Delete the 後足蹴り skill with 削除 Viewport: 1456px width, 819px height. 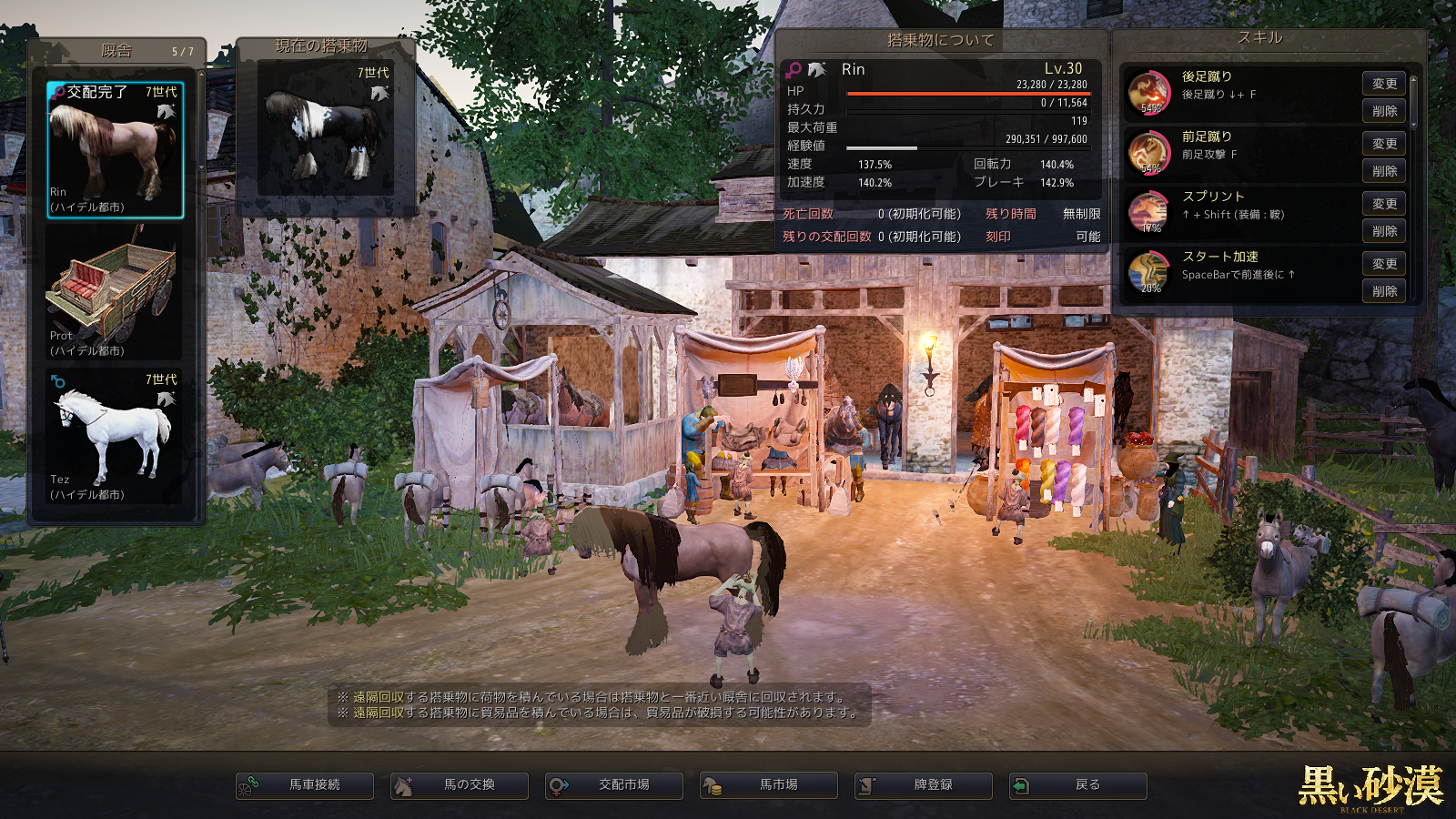[x=1384, y=111]
